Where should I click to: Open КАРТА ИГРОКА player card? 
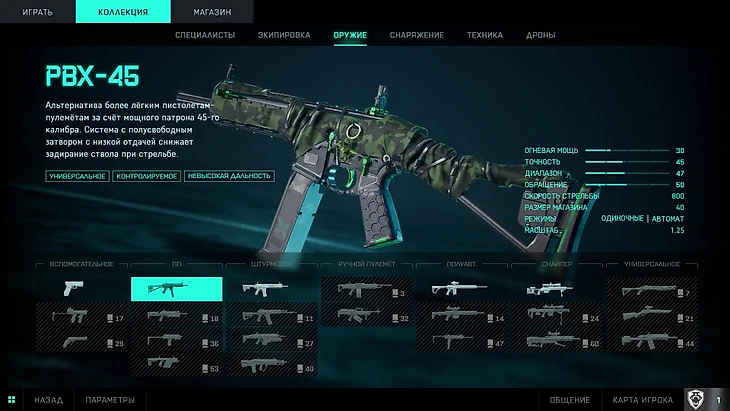tap(642, 400)
